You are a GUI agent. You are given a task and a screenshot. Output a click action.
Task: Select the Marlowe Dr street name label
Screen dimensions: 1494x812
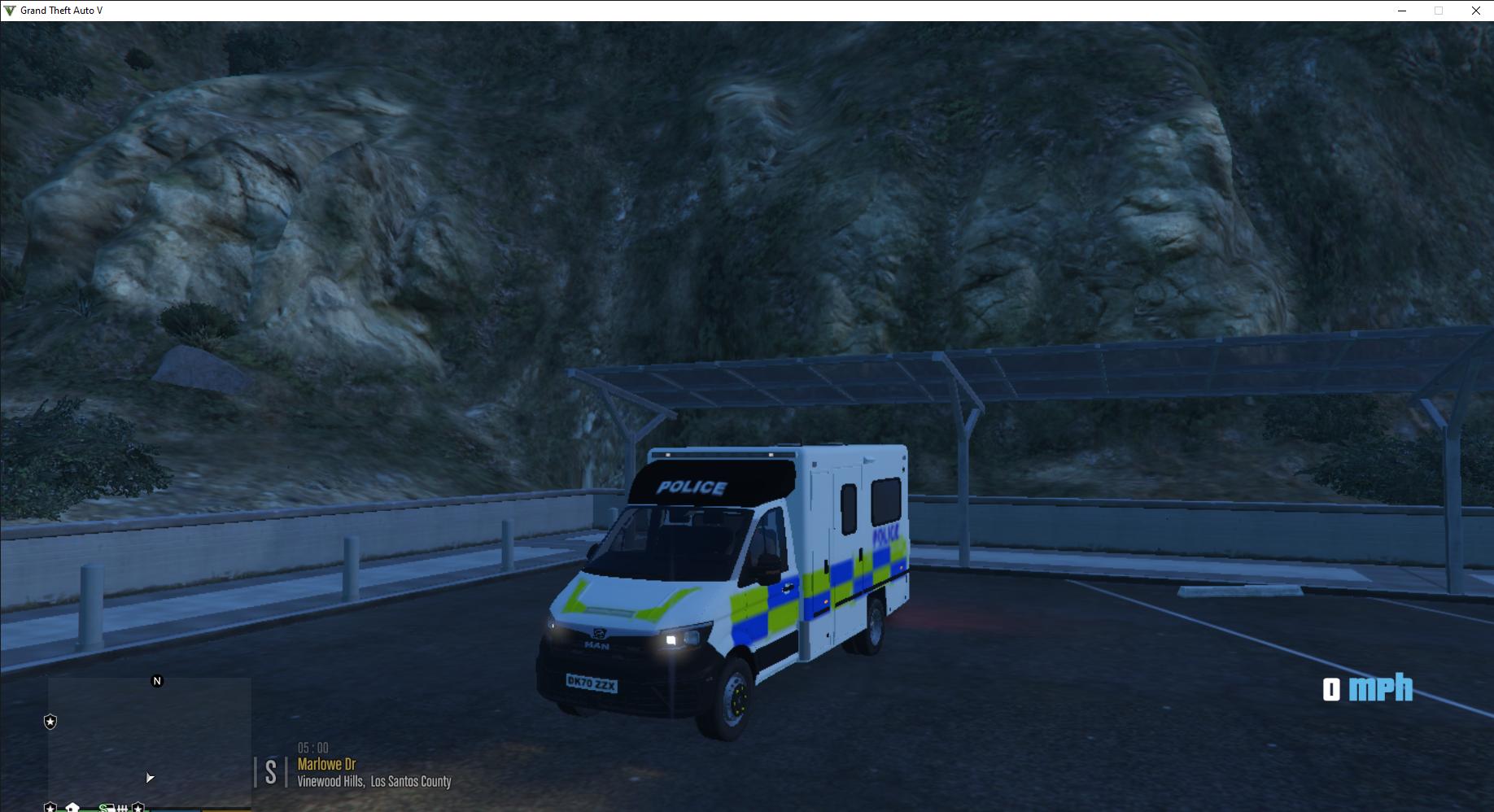click(x=327, y=764)
